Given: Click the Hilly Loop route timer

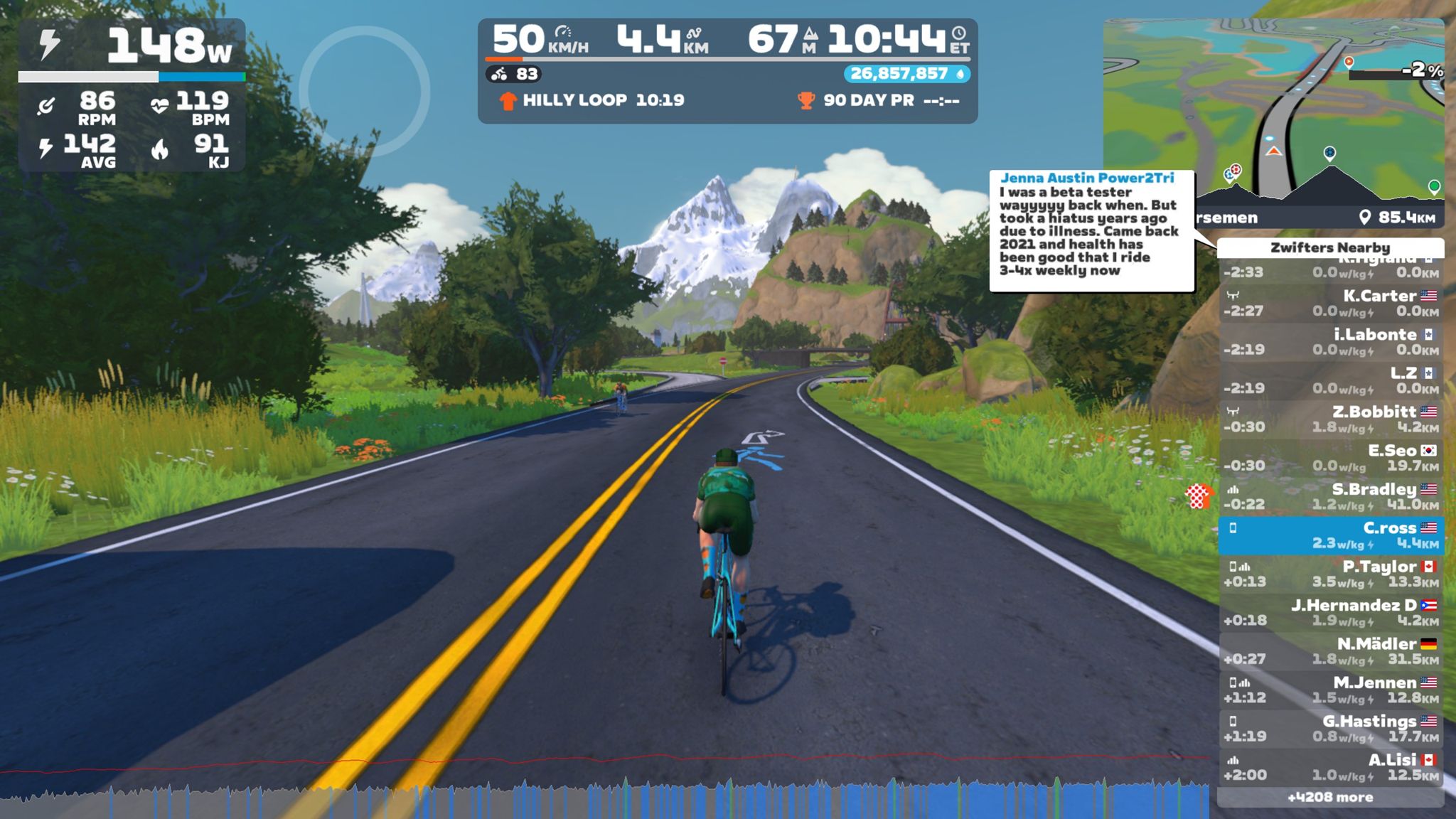Looking at the screenshot, I should [593, 100].
